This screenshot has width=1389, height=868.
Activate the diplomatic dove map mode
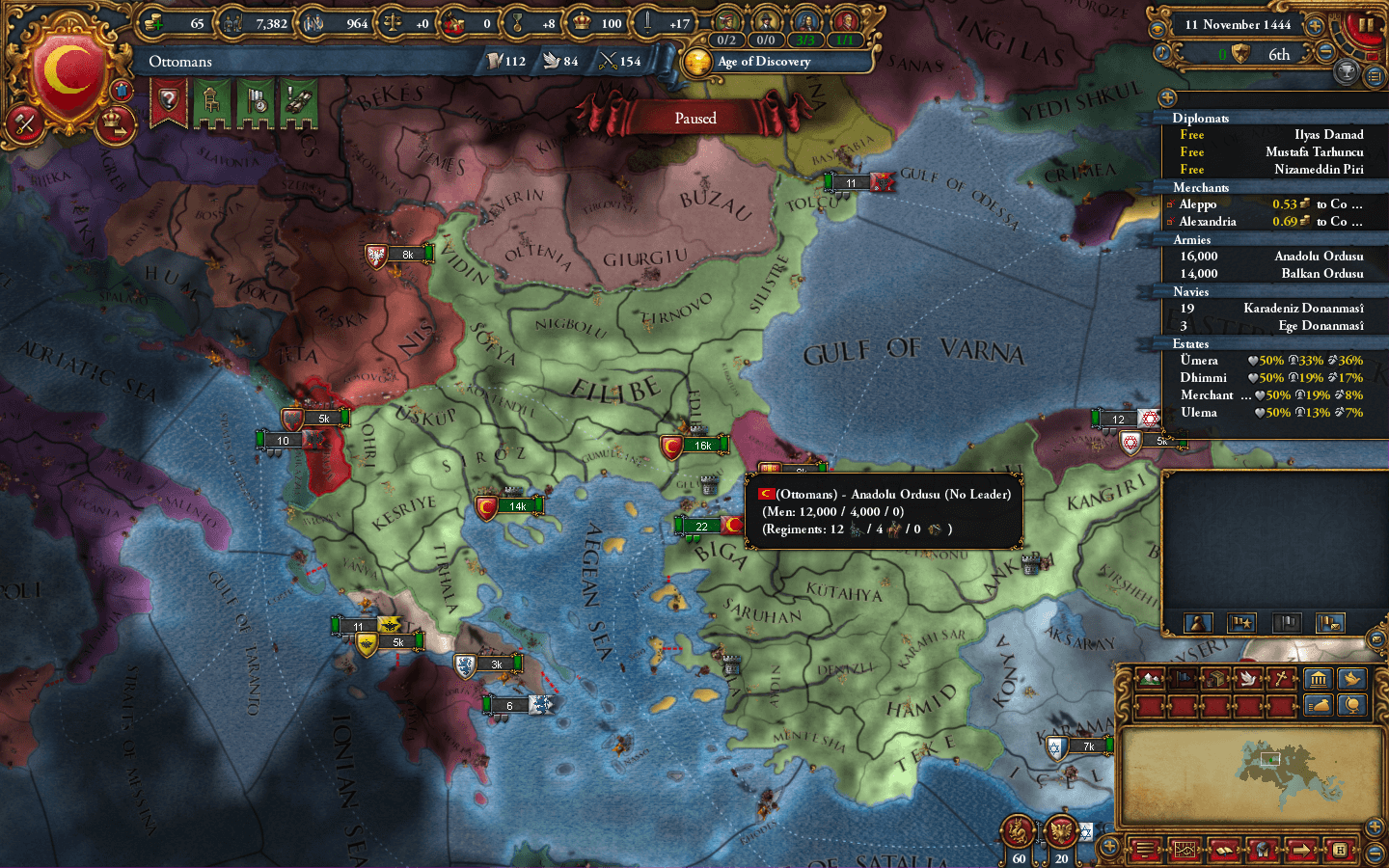1247,679
